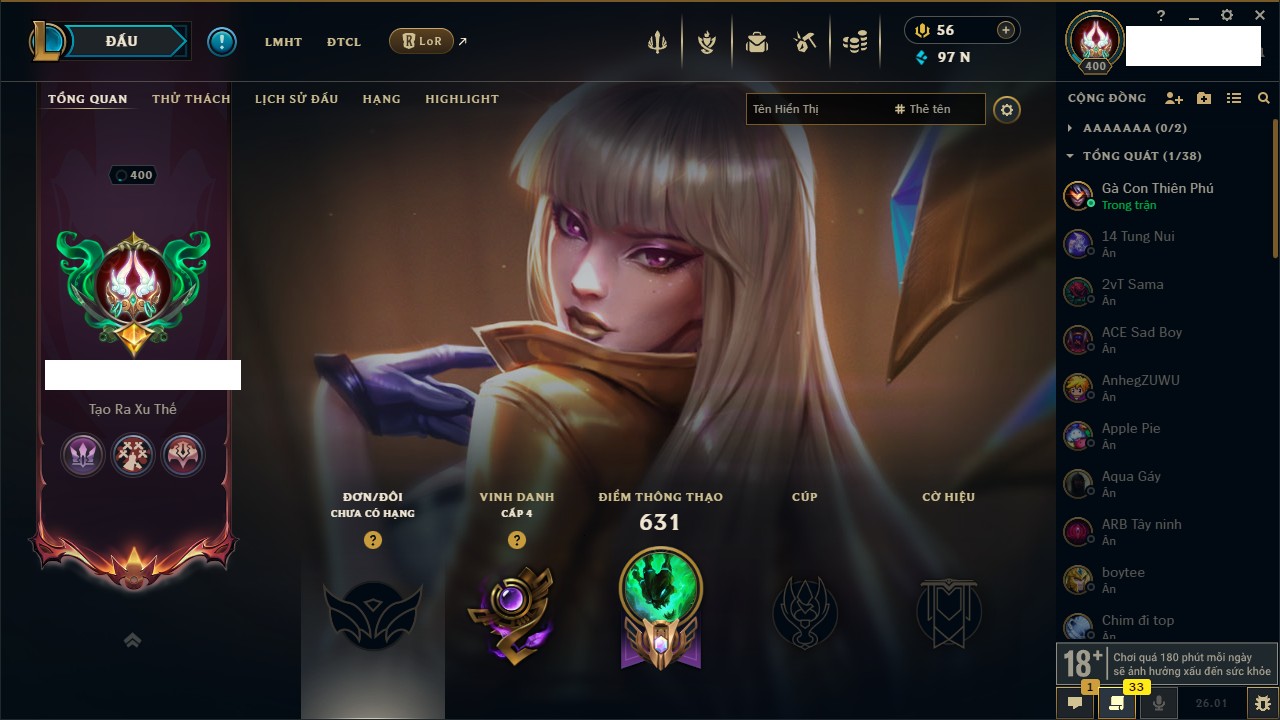This screenshot has width=1280, height=720.
Task: Open the THỬ THÁCH tab
Action: pyautogui.click(x=191, y=99)
